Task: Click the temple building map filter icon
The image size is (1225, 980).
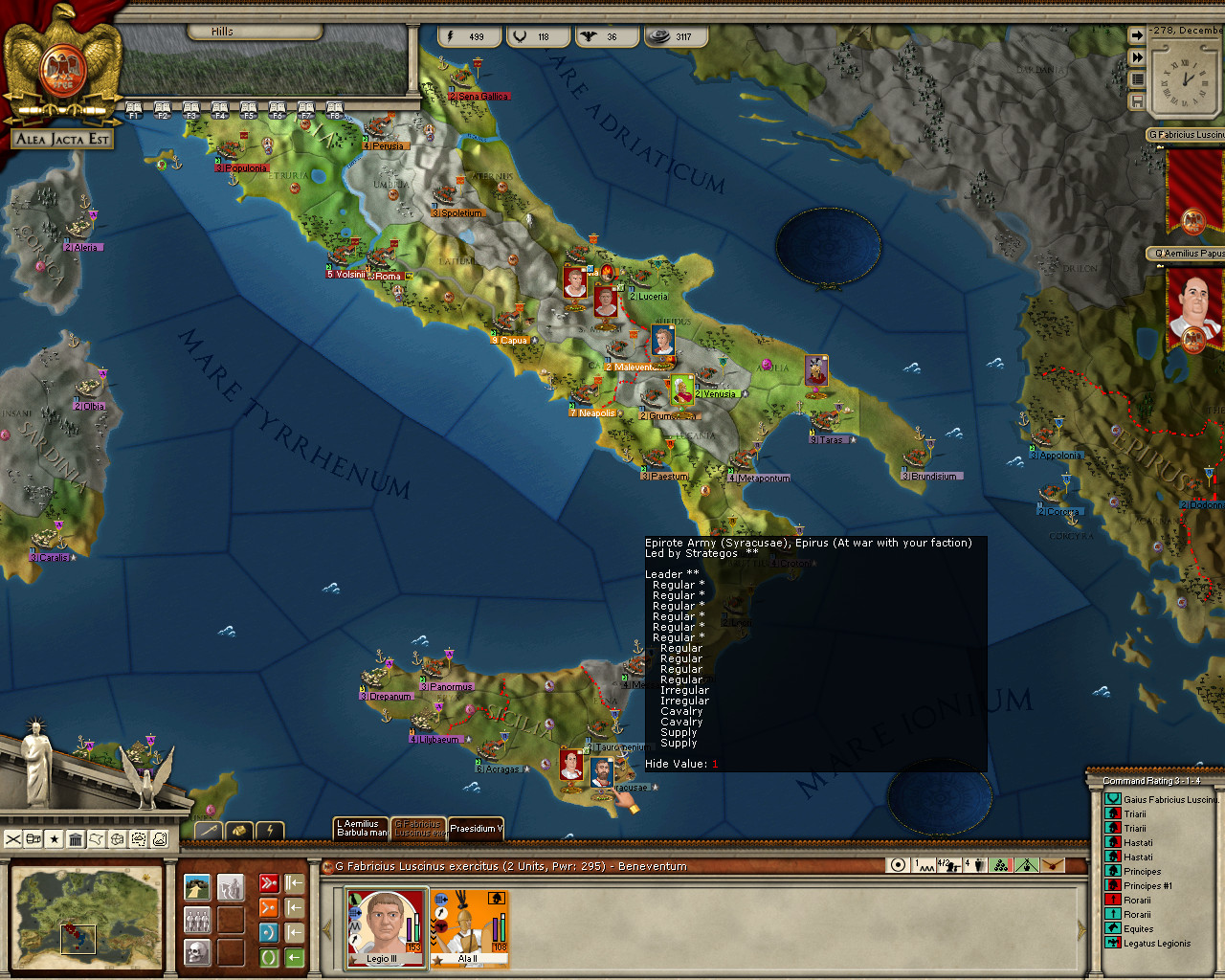Action: (x=76, y=839)
